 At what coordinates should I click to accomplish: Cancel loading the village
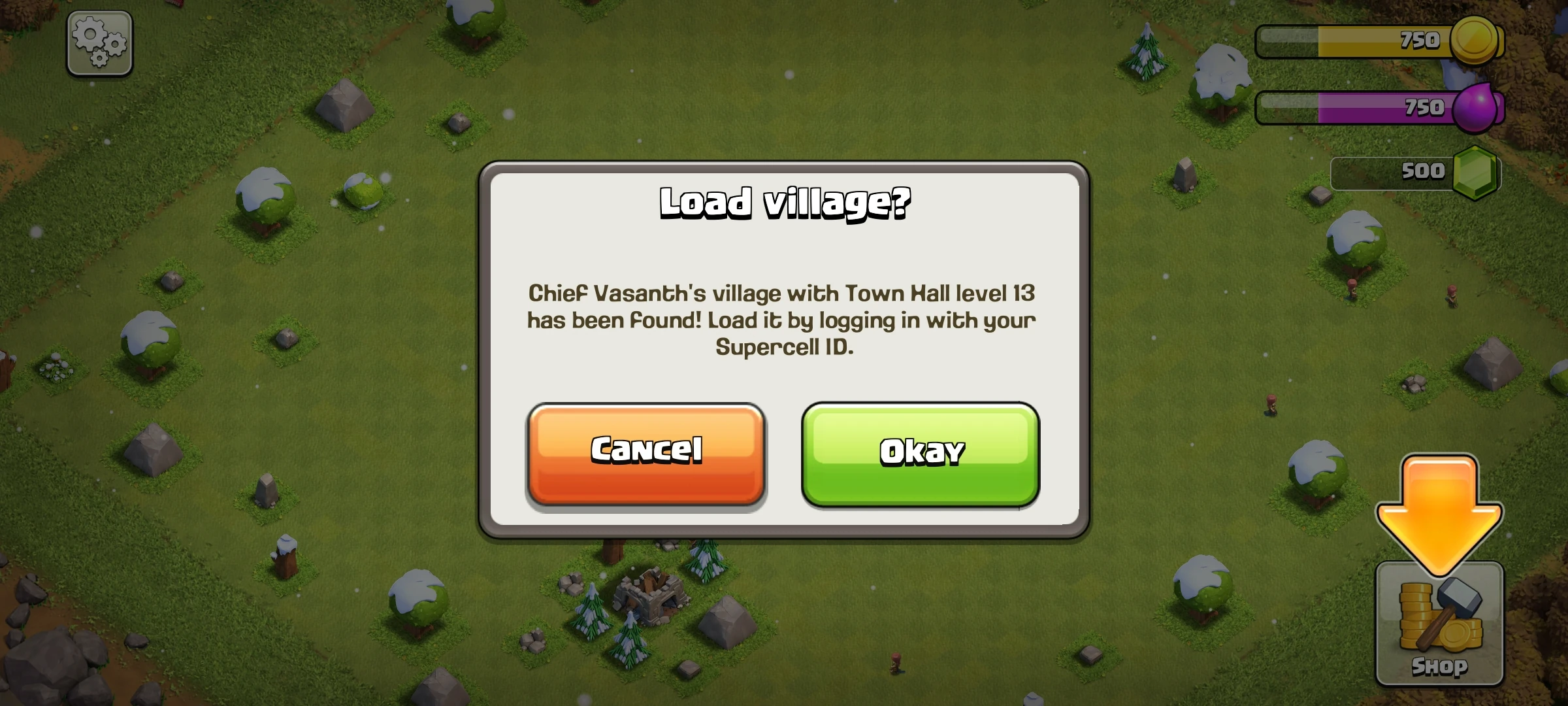(x=646, y=454)
